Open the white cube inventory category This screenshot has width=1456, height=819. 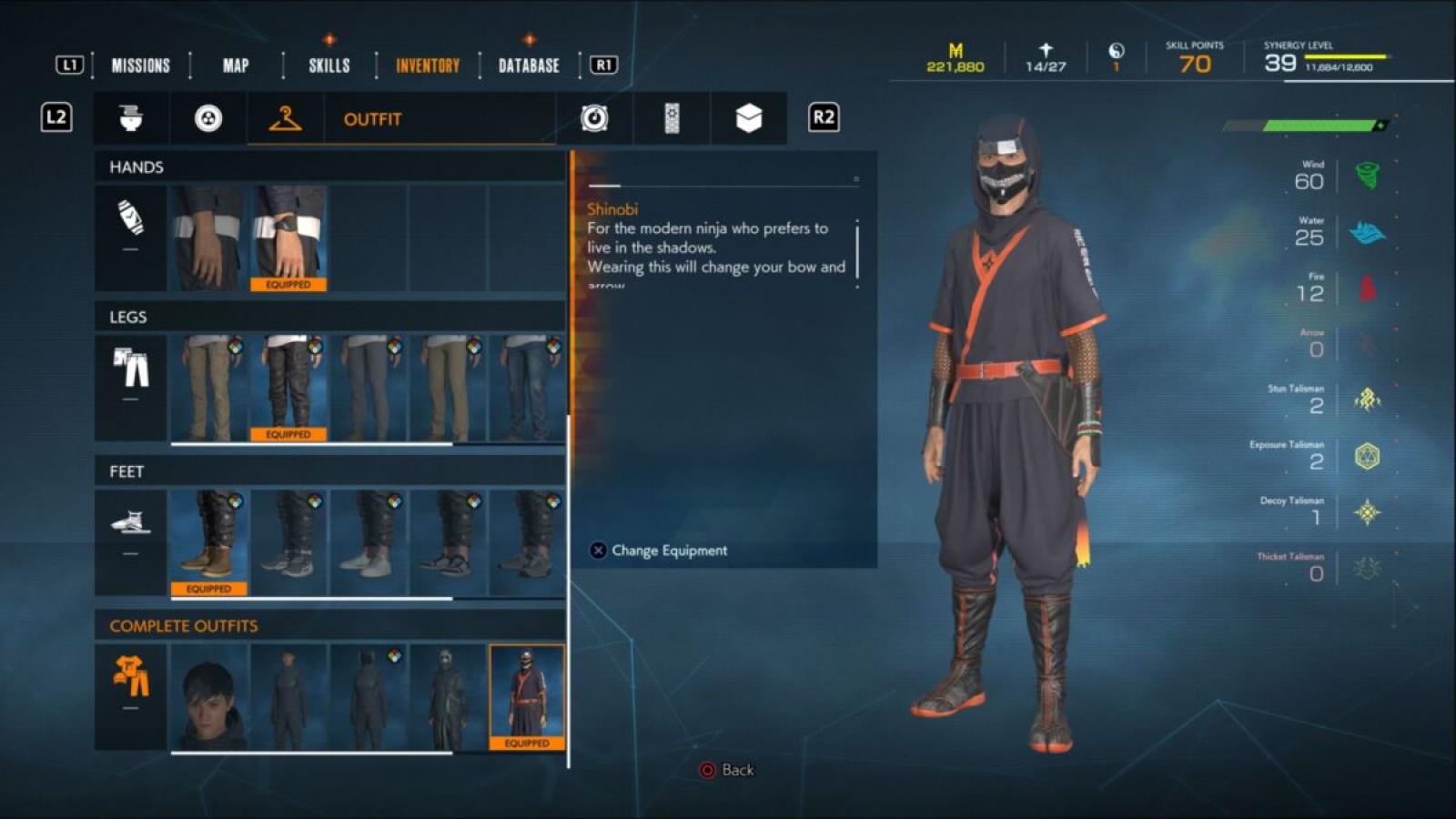coord(748,118)
